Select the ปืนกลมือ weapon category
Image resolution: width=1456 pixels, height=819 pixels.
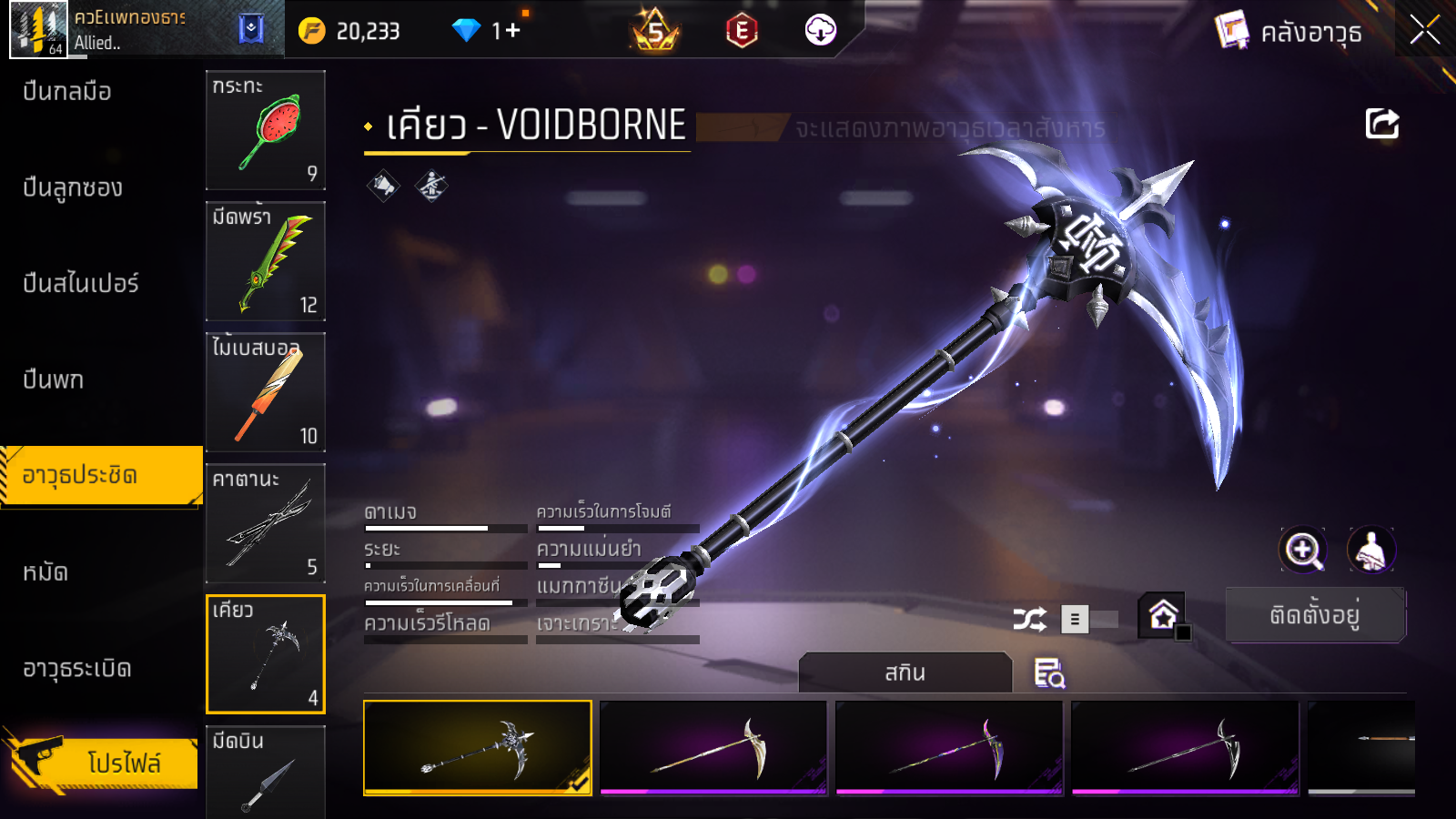click(67, 91)
